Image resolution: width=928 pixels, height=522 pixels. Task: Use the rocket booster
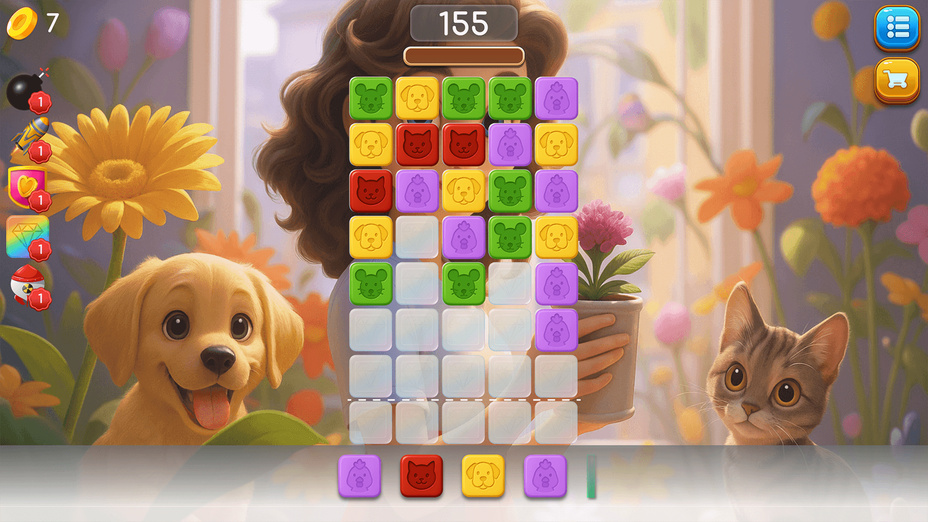(27, 138)
